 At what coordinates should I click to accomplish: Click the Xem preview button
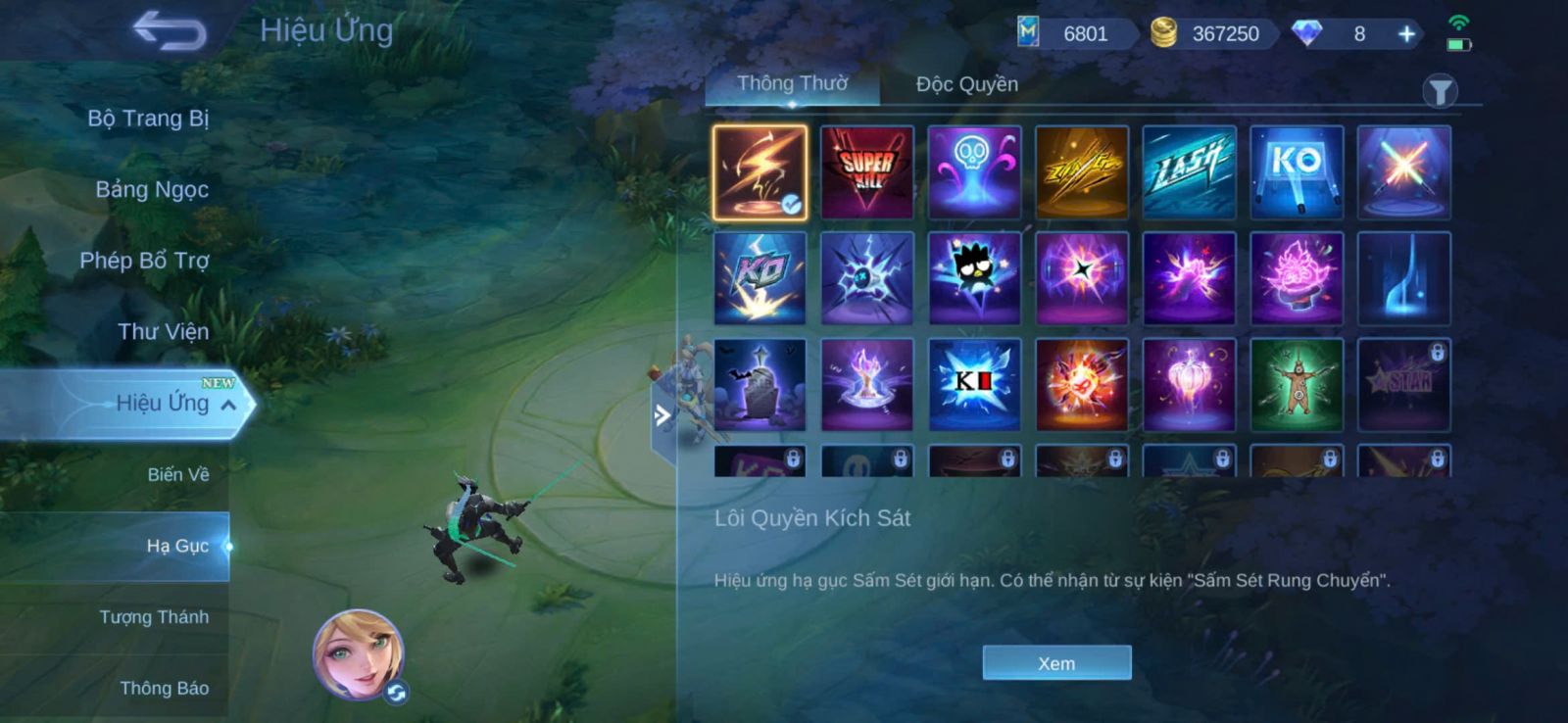(x=1056, y=663)
